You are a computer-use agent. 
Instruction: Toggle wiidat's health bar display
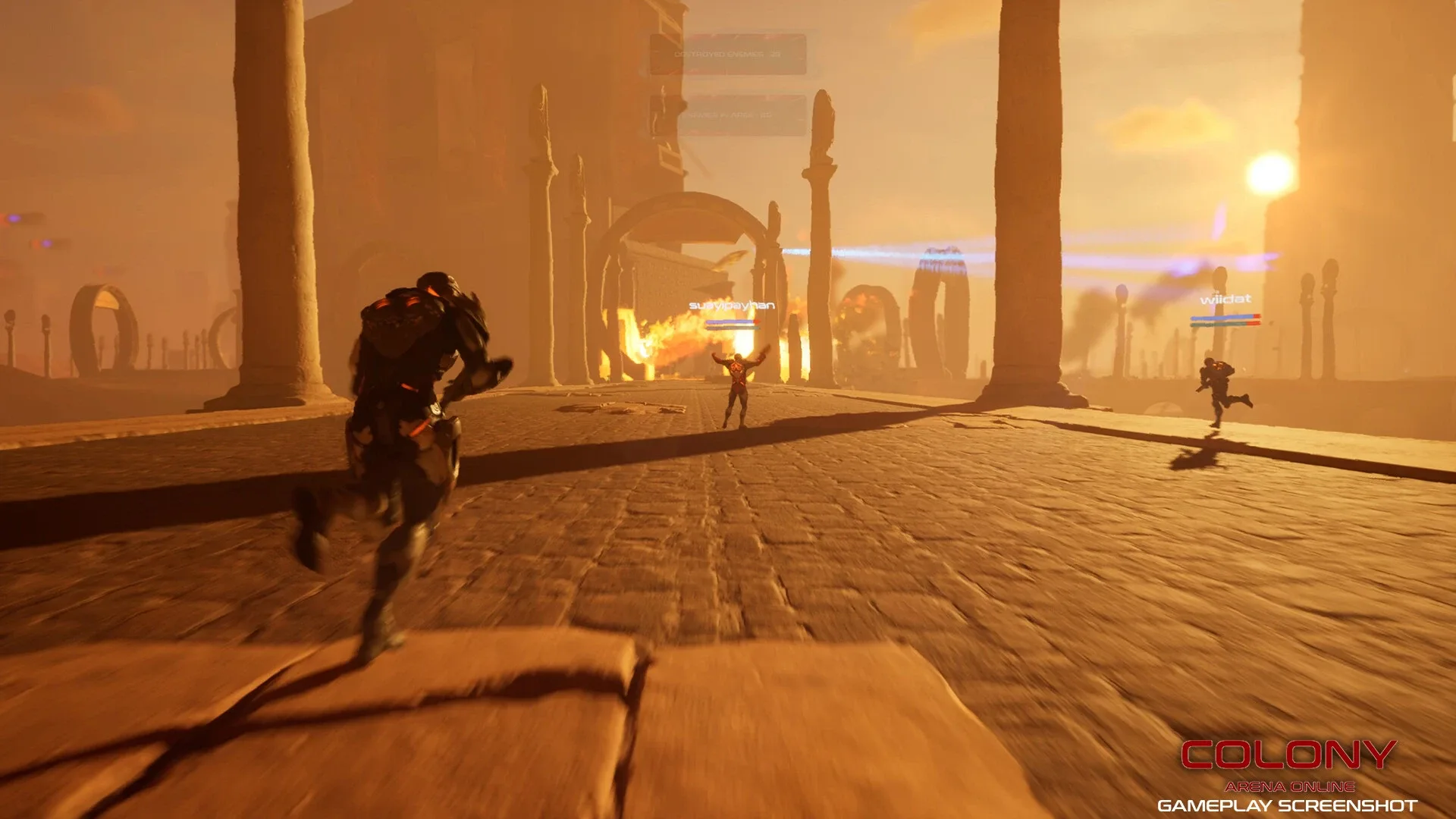(1225, 324)
